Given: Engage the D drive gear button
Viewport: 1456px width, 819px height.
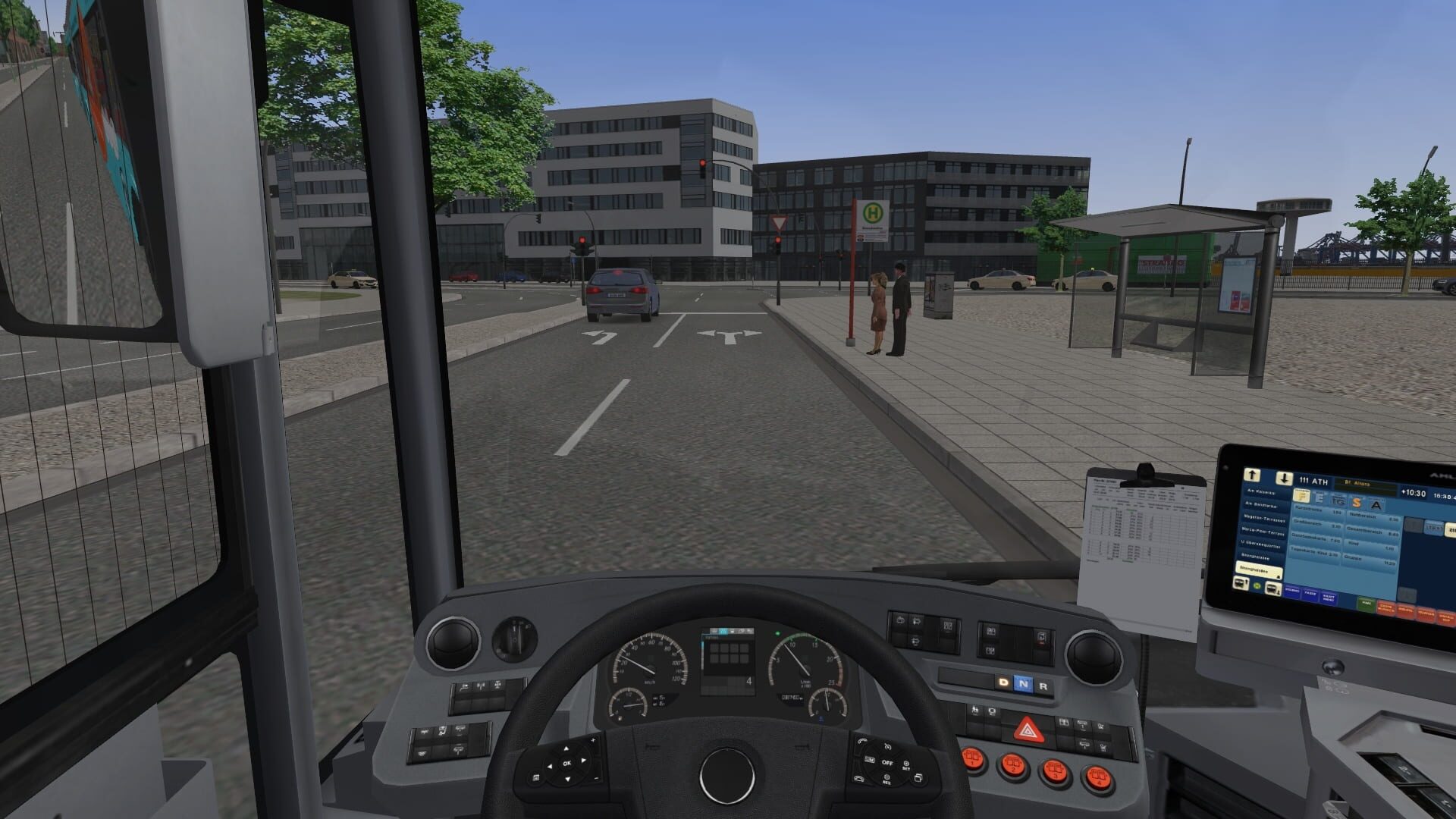Looking at the screenshot, I should 1003,682.
